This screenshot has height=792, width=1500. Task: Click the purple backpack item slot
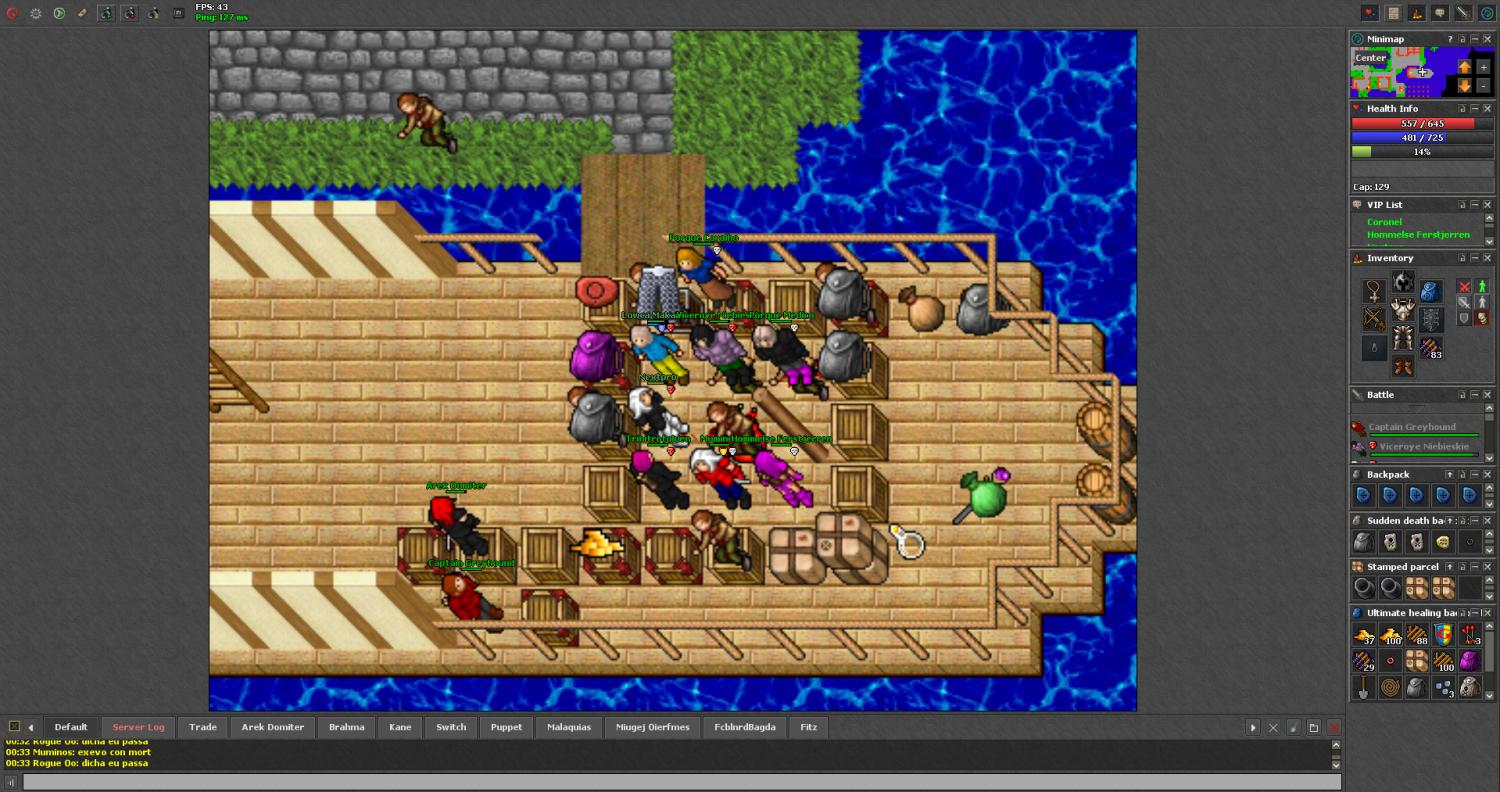[x=1469, y=661]
